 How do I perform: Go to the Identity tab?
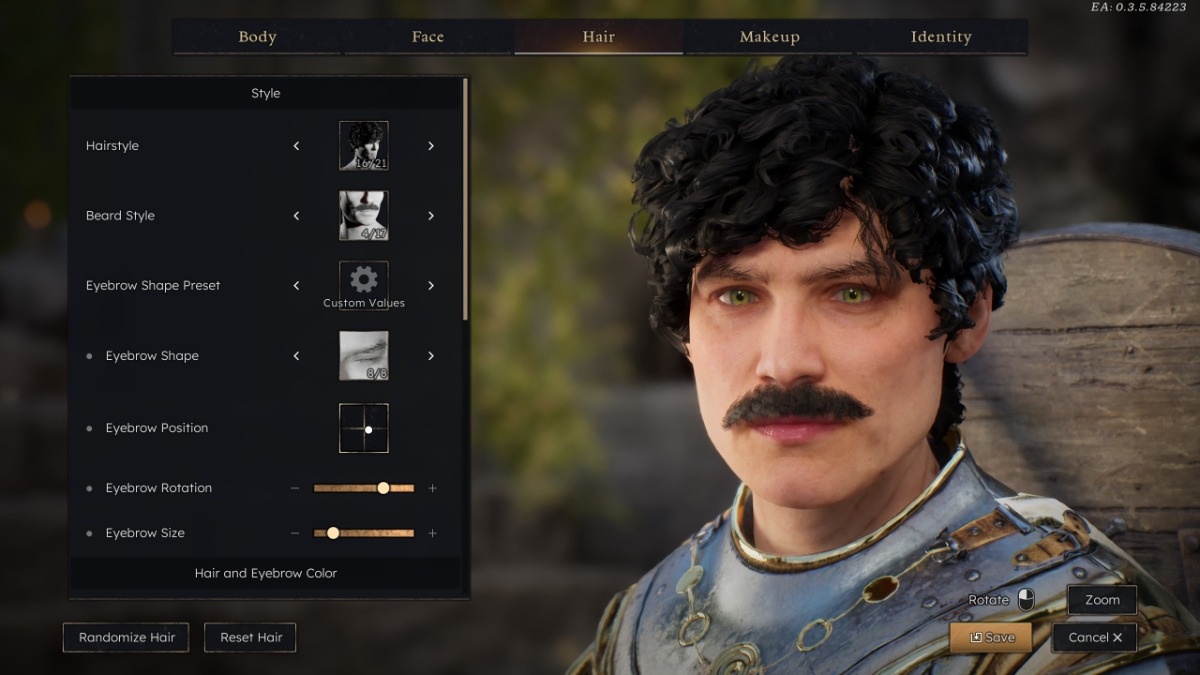[941, 37]
